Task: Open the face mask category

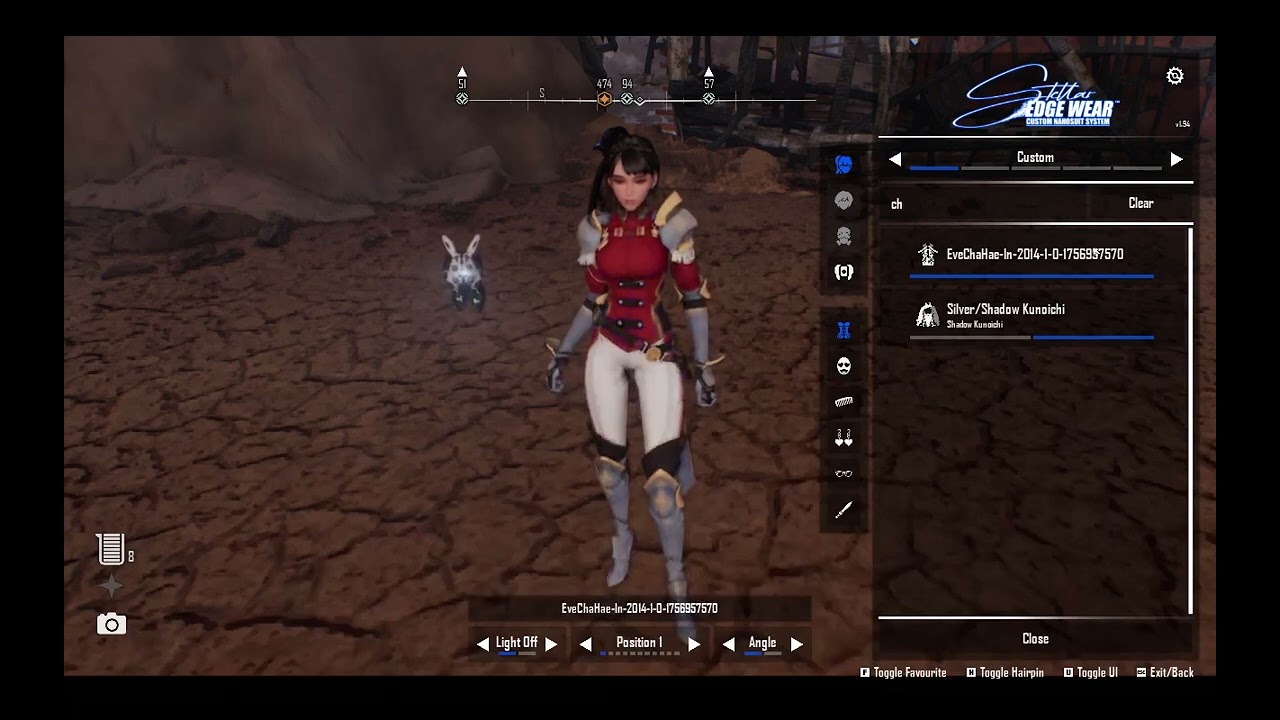Action: (x=844, y=366)
